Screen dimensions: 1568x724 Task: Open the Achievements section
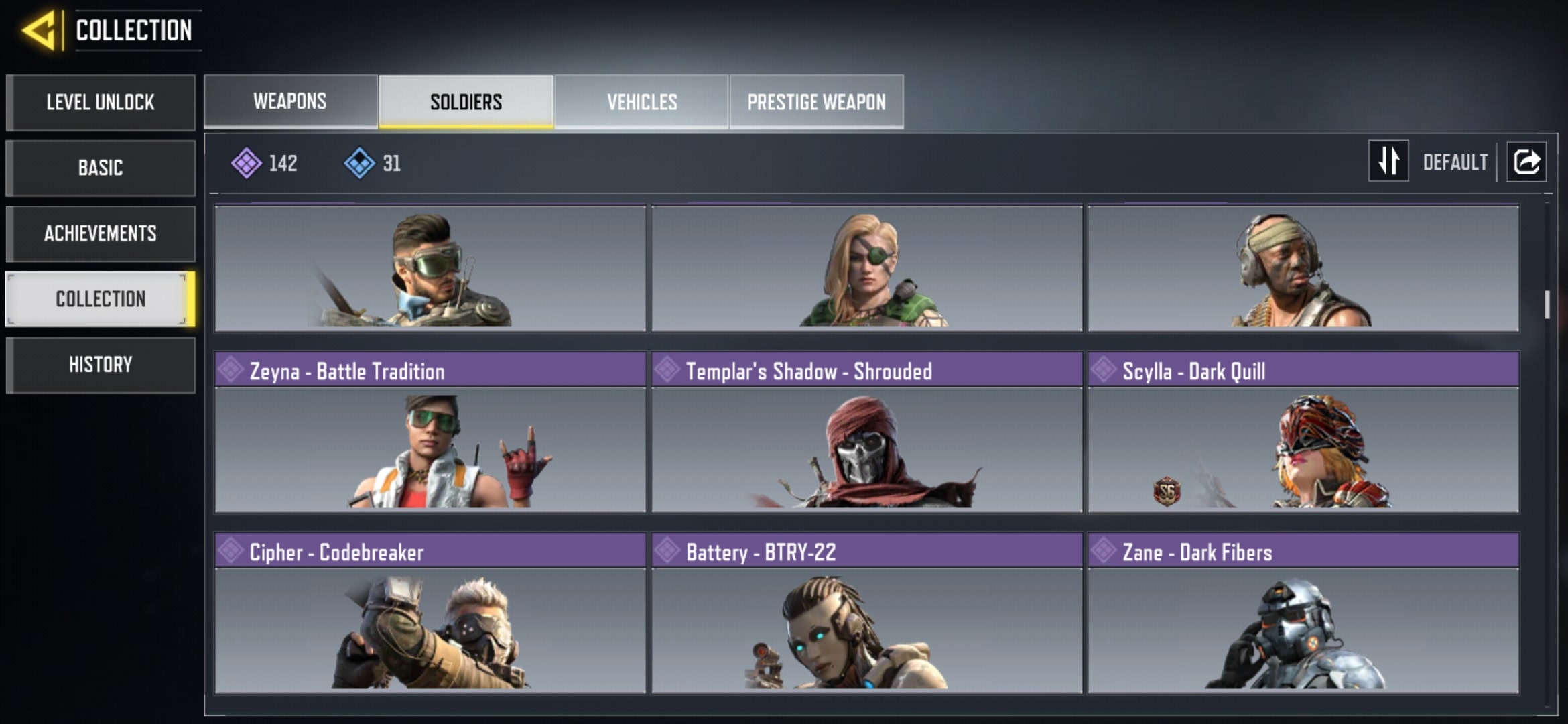[101, 233]
